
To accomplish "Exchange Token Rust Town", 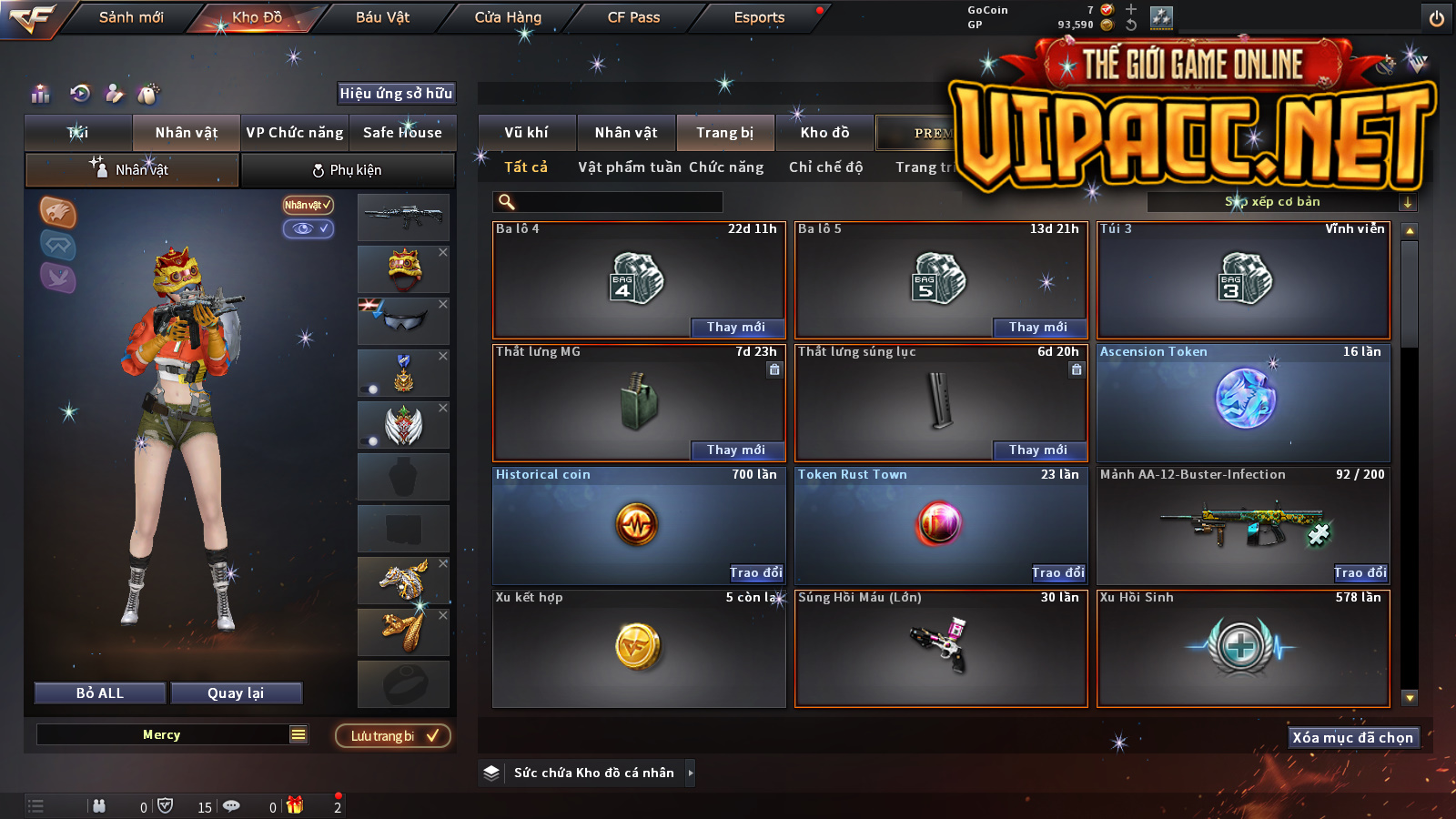I will point(1057,573).
